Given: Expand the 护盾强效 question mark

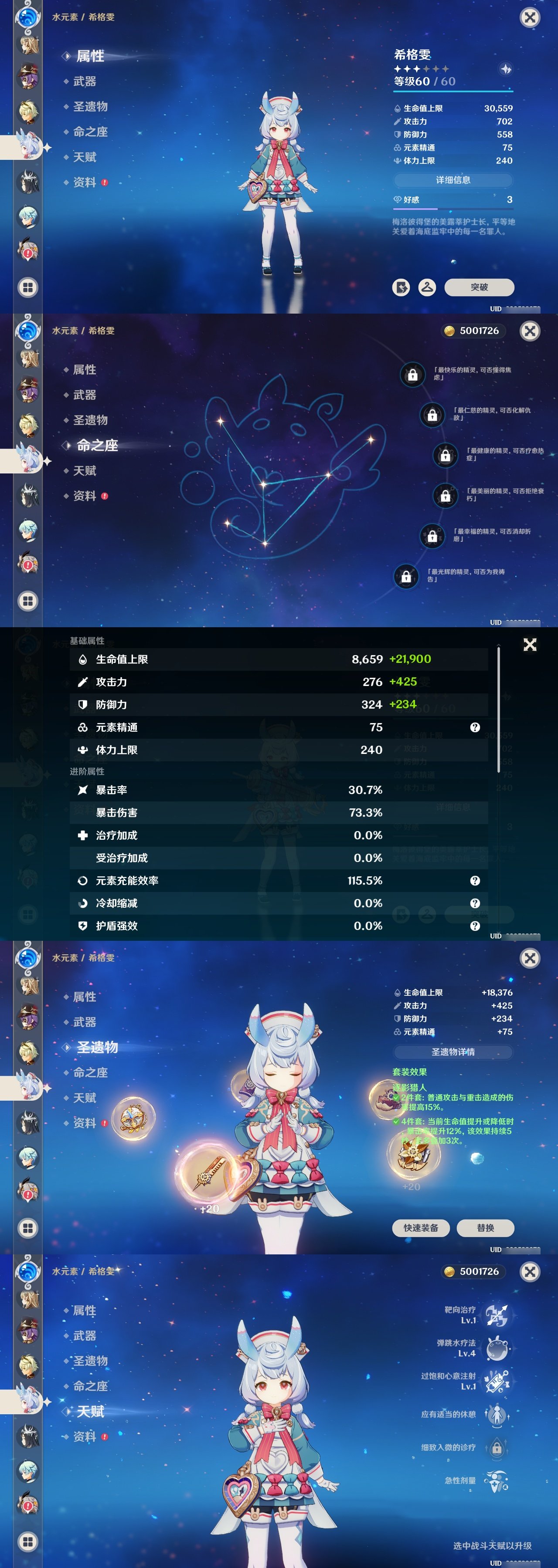Looking at the screenshot, I should (475, 926).
